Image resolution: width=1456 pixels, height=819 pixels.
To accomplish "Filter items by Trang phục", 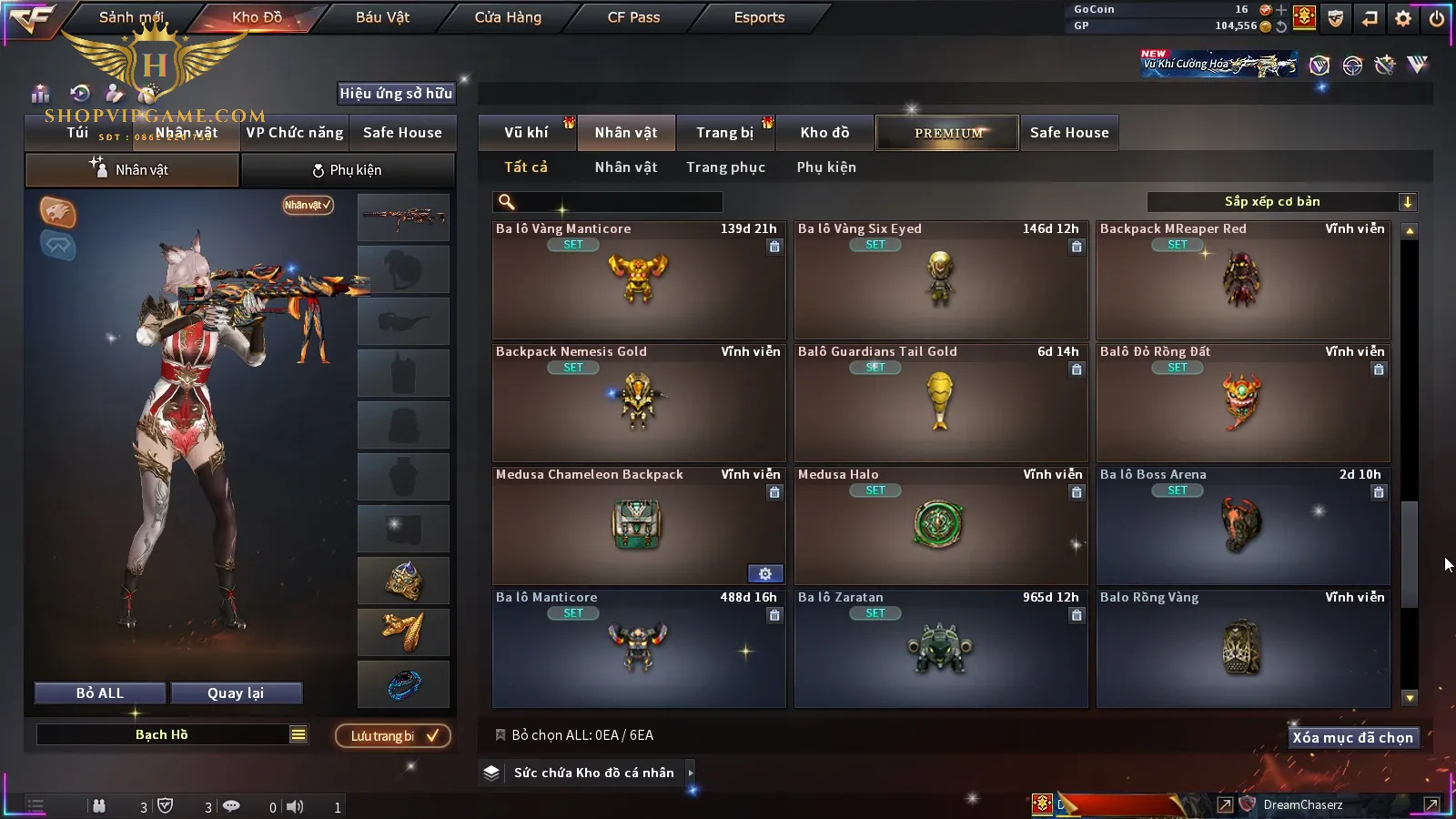I will click(725, 167).
